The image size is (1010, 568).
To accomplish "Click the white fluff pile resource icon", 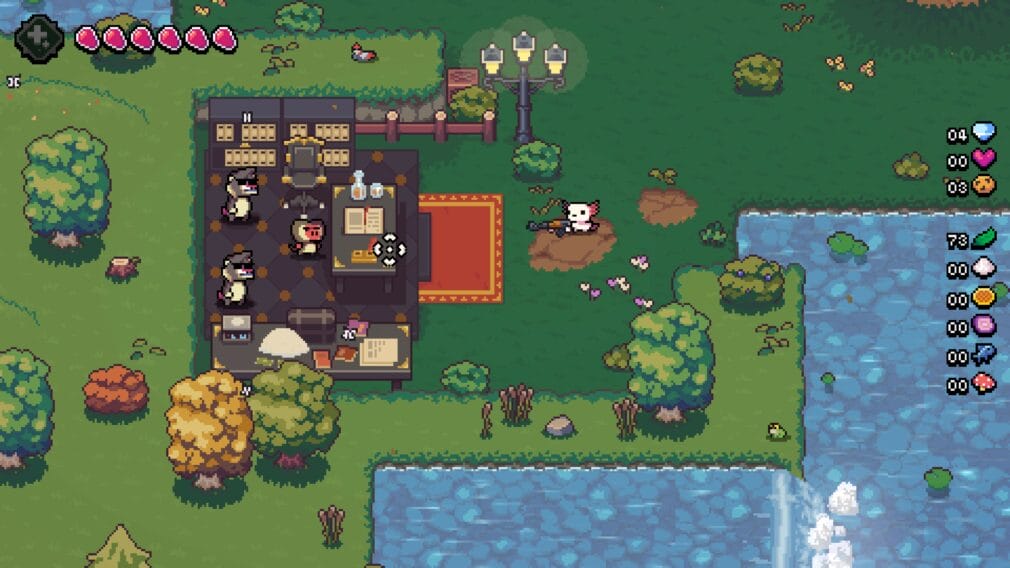I will point(984,269).
